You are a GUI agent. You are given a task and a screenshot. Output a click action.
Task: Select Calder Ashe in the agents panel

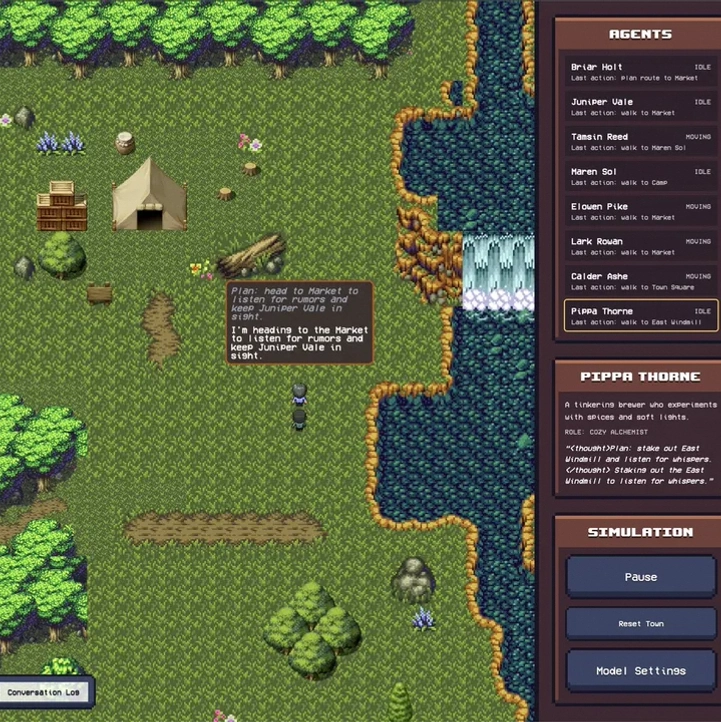(640, 281)
